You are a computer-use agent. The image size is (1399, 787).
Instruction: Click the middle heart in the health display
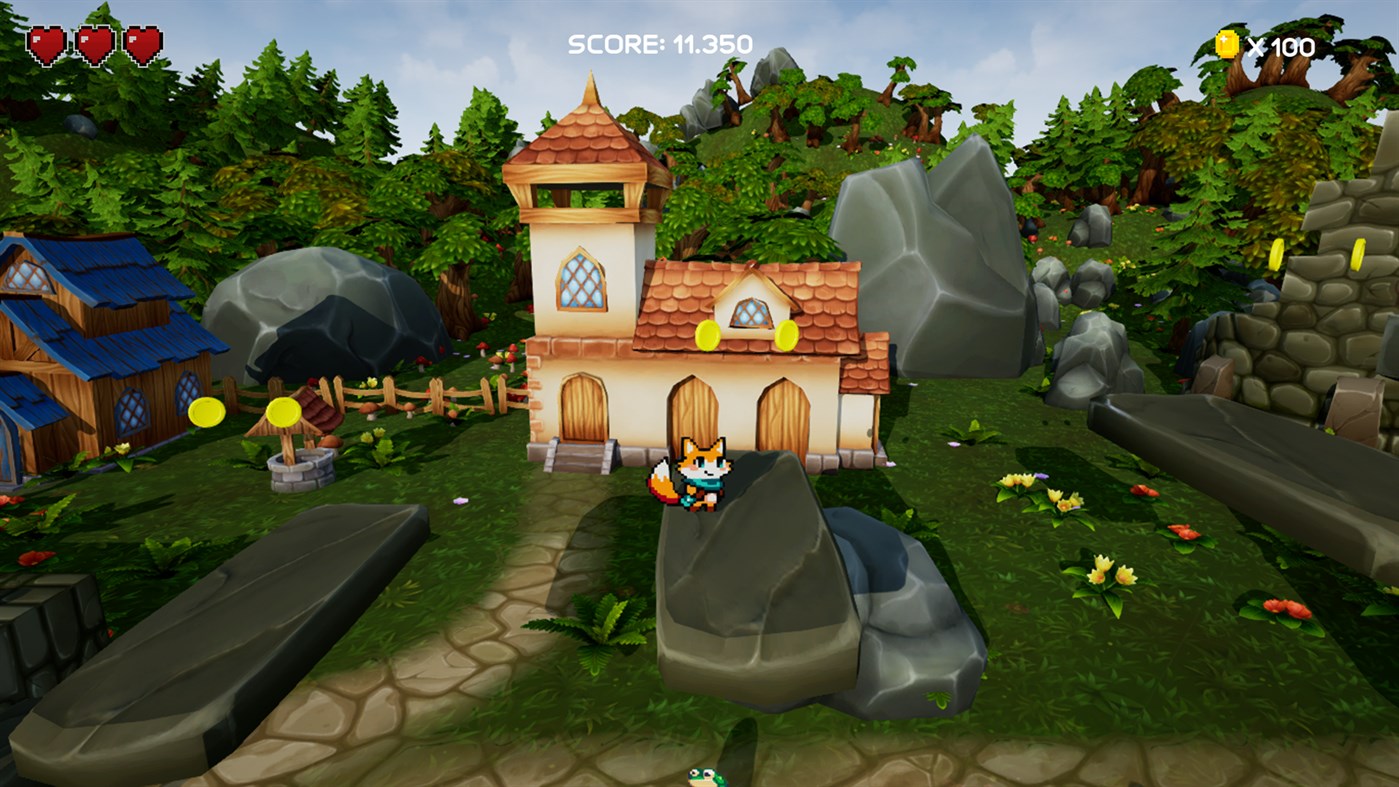[x=95, y=44]
